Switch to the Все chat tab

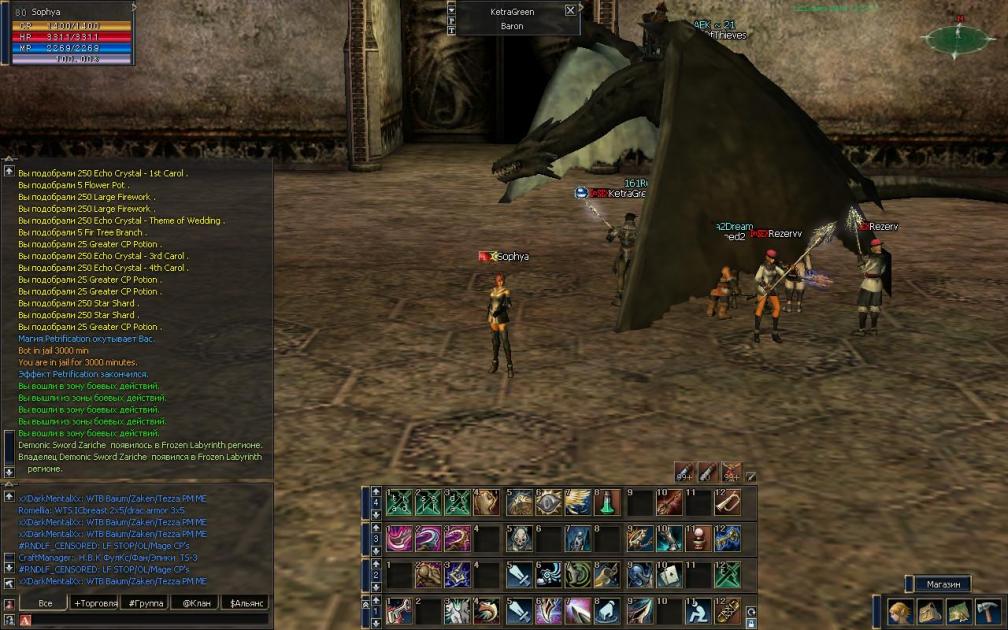pos(44,603)
